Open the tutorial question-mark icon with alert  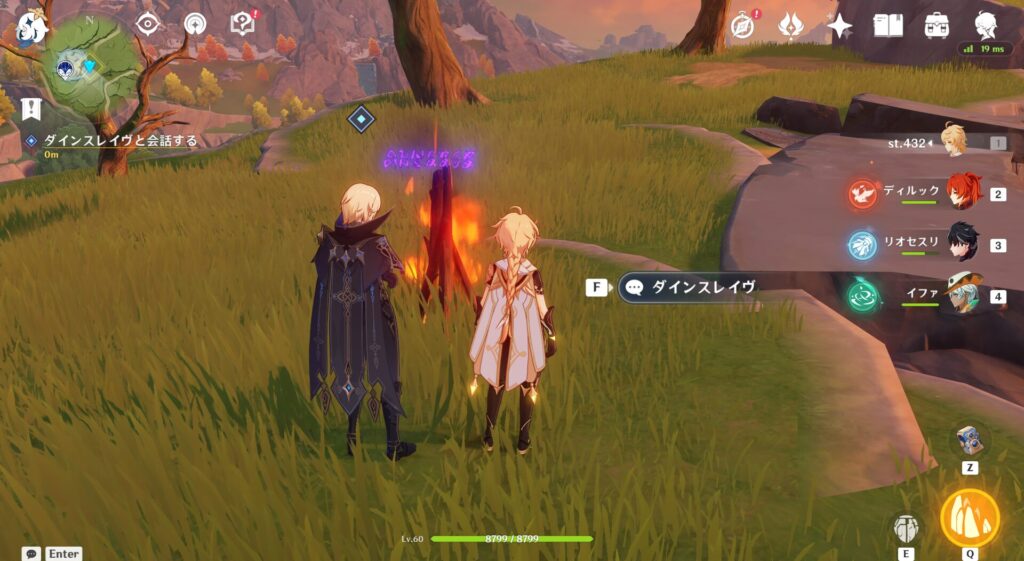coord(243,24)
